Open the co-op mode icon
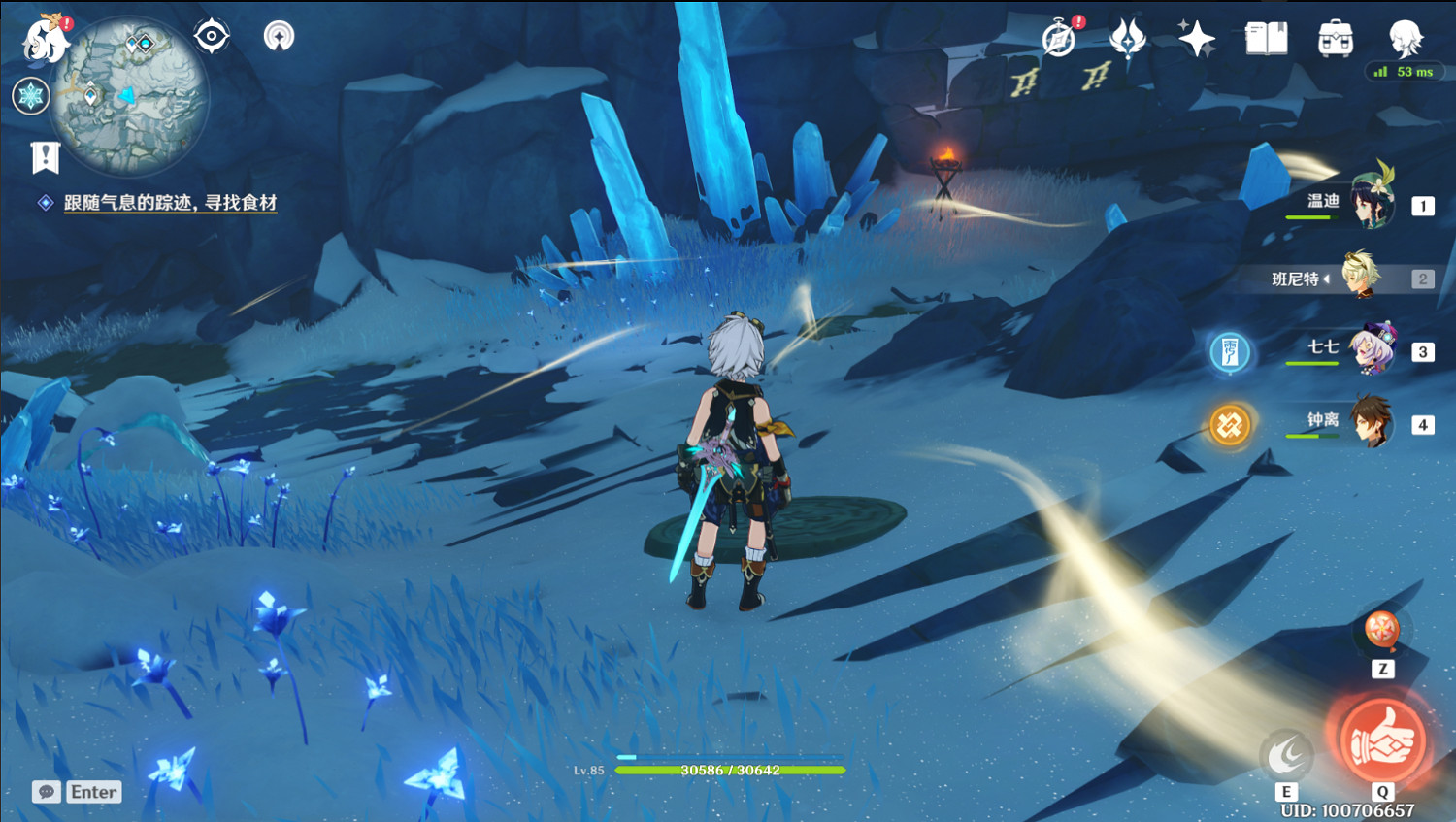The width and height of the screenshot is (1456, 822). tap(280, 37)
